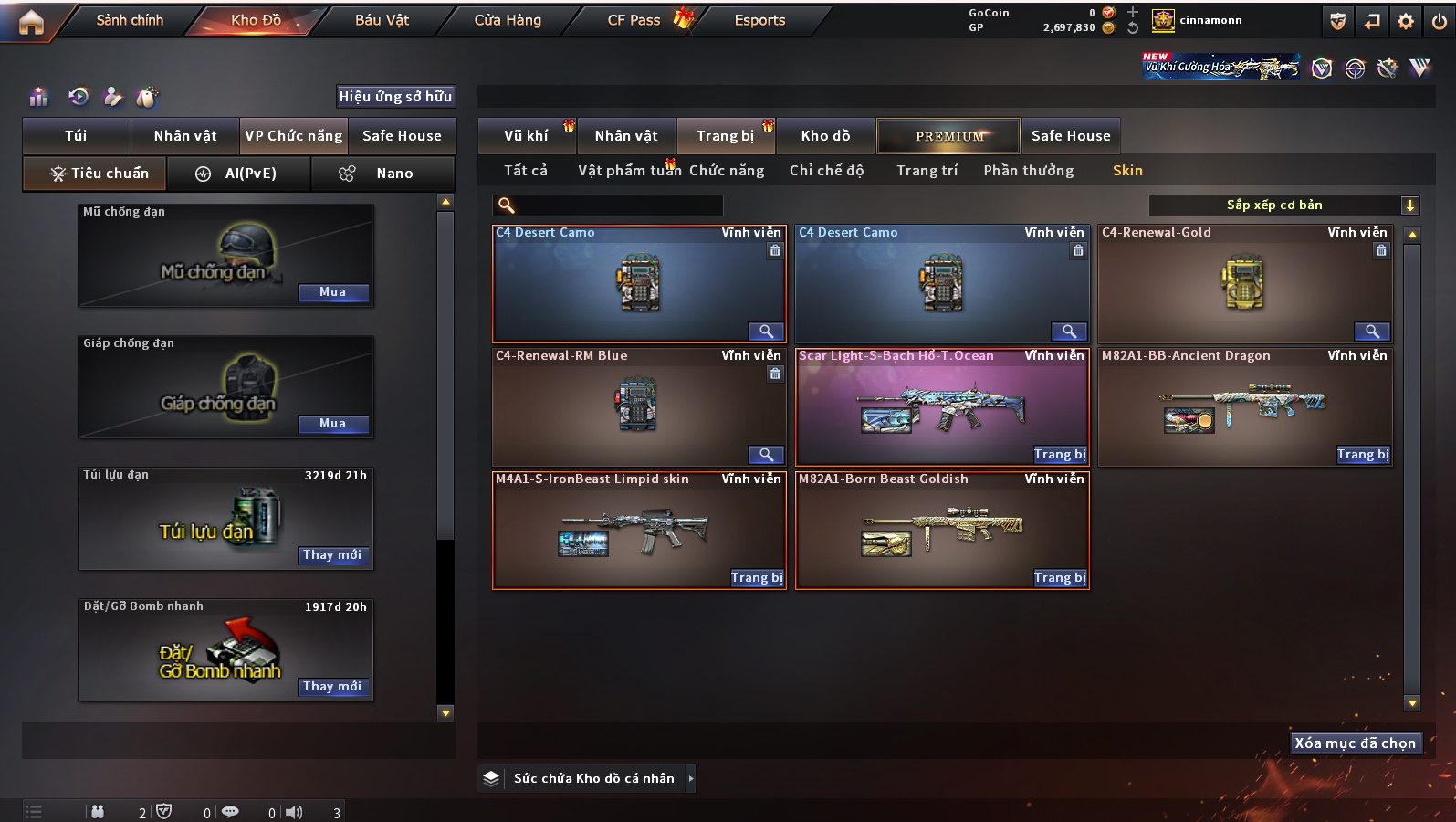1456x822 pixels.
Task: Equip the M4A1-S-IronBeast Limpid skin
Action: 757,578
